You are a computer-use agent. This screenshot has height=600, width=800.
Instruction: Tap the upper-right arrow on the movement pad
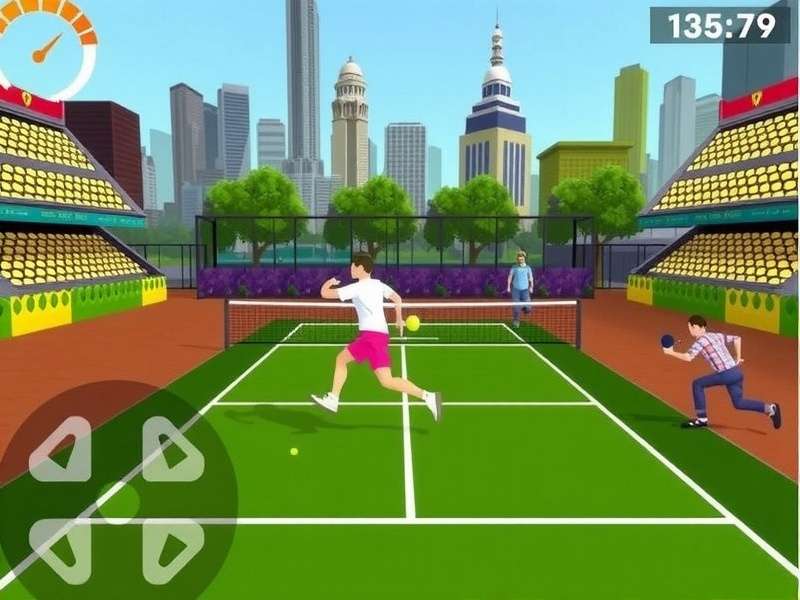[x=171, y=449]
